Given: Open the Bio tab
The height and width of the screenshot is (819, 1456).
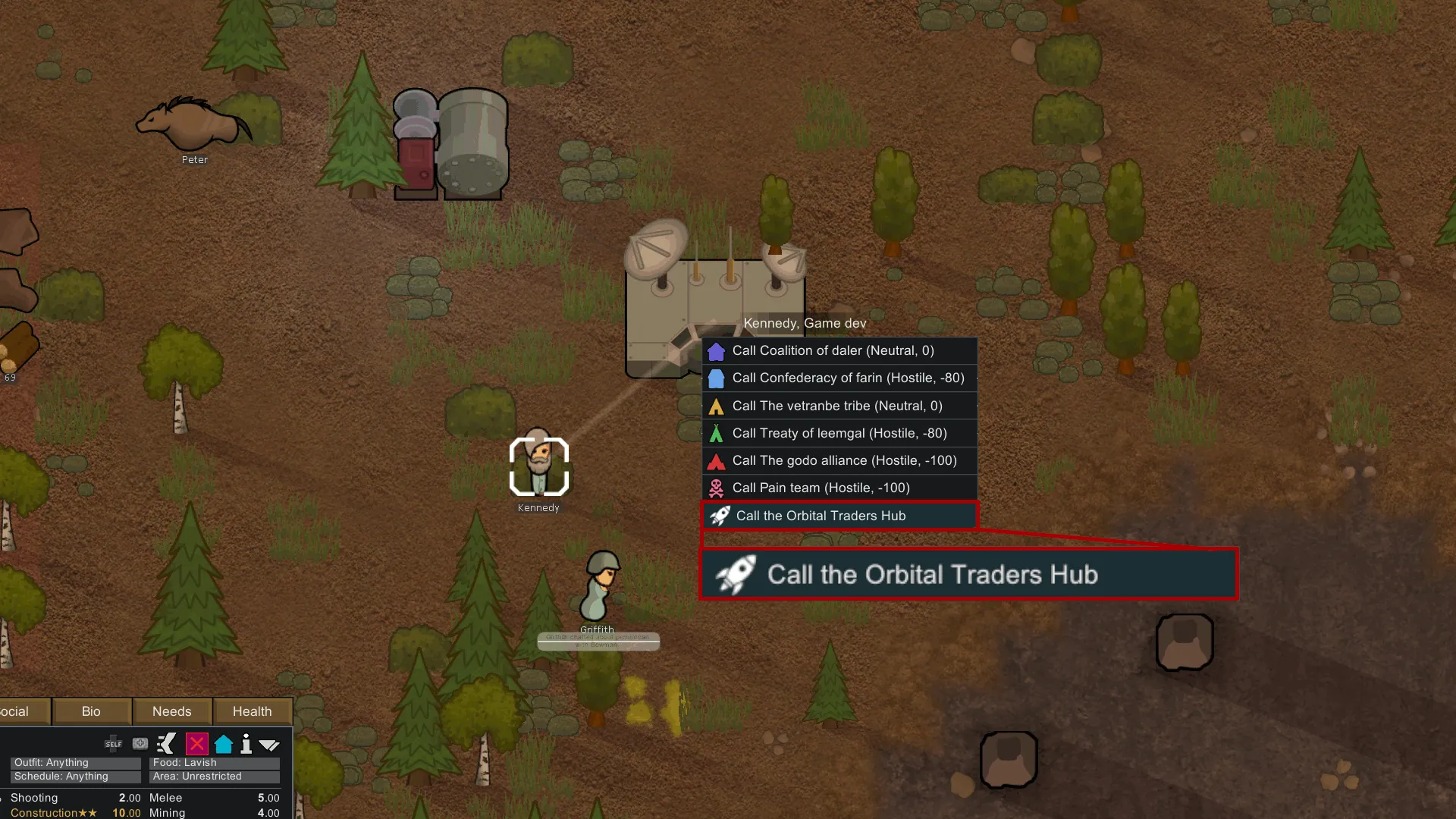Looking at the screenshot, I should pyautogui.click(x=91, y=711).
